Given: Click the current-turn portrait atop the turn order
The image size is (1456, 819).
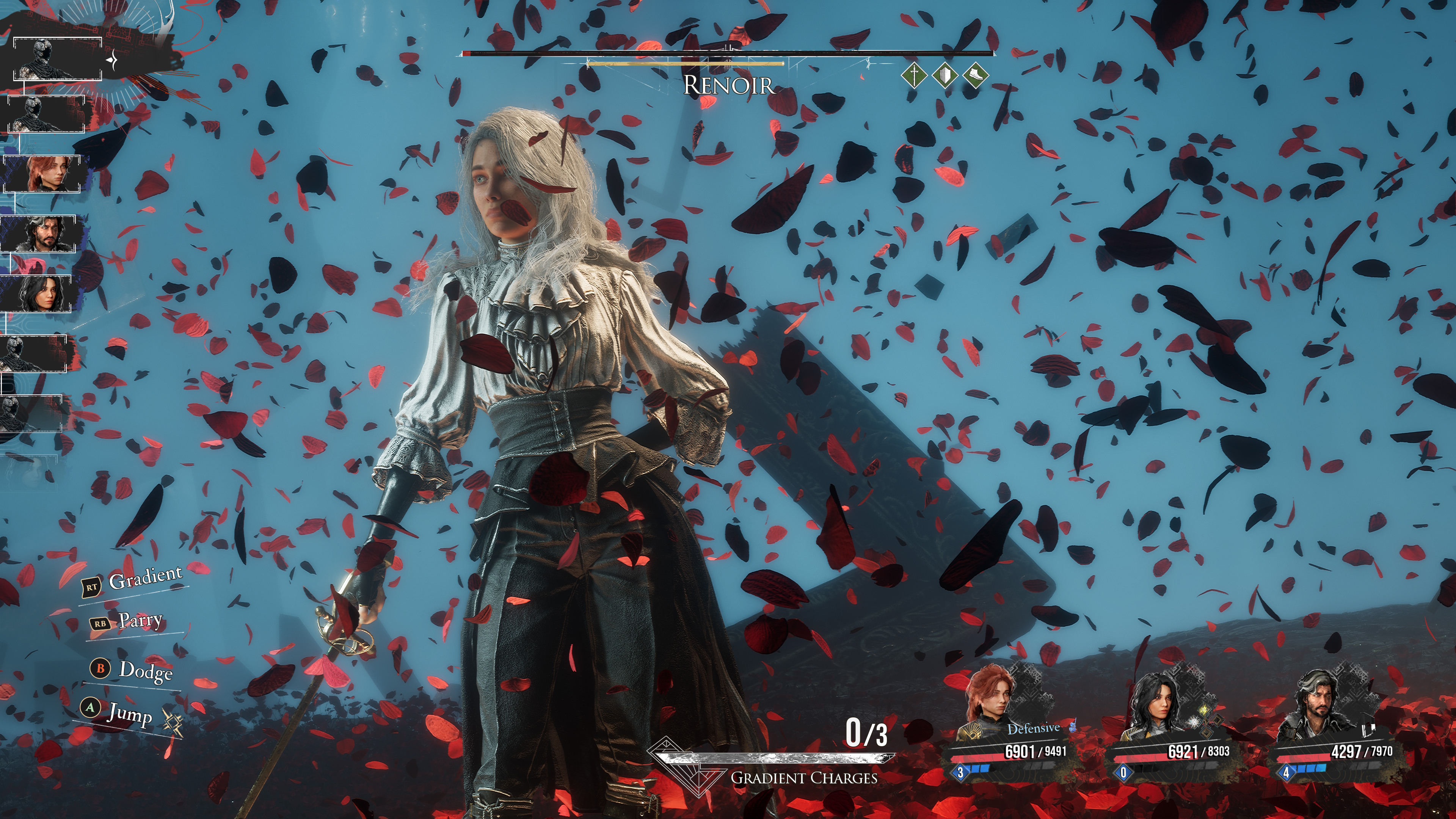Looking at the screenshot, I should (57, 59).
